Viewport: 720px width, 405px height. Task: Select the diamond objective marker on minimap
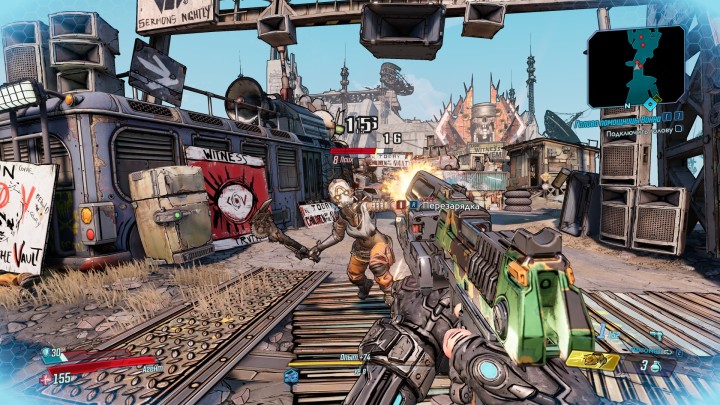650,103
